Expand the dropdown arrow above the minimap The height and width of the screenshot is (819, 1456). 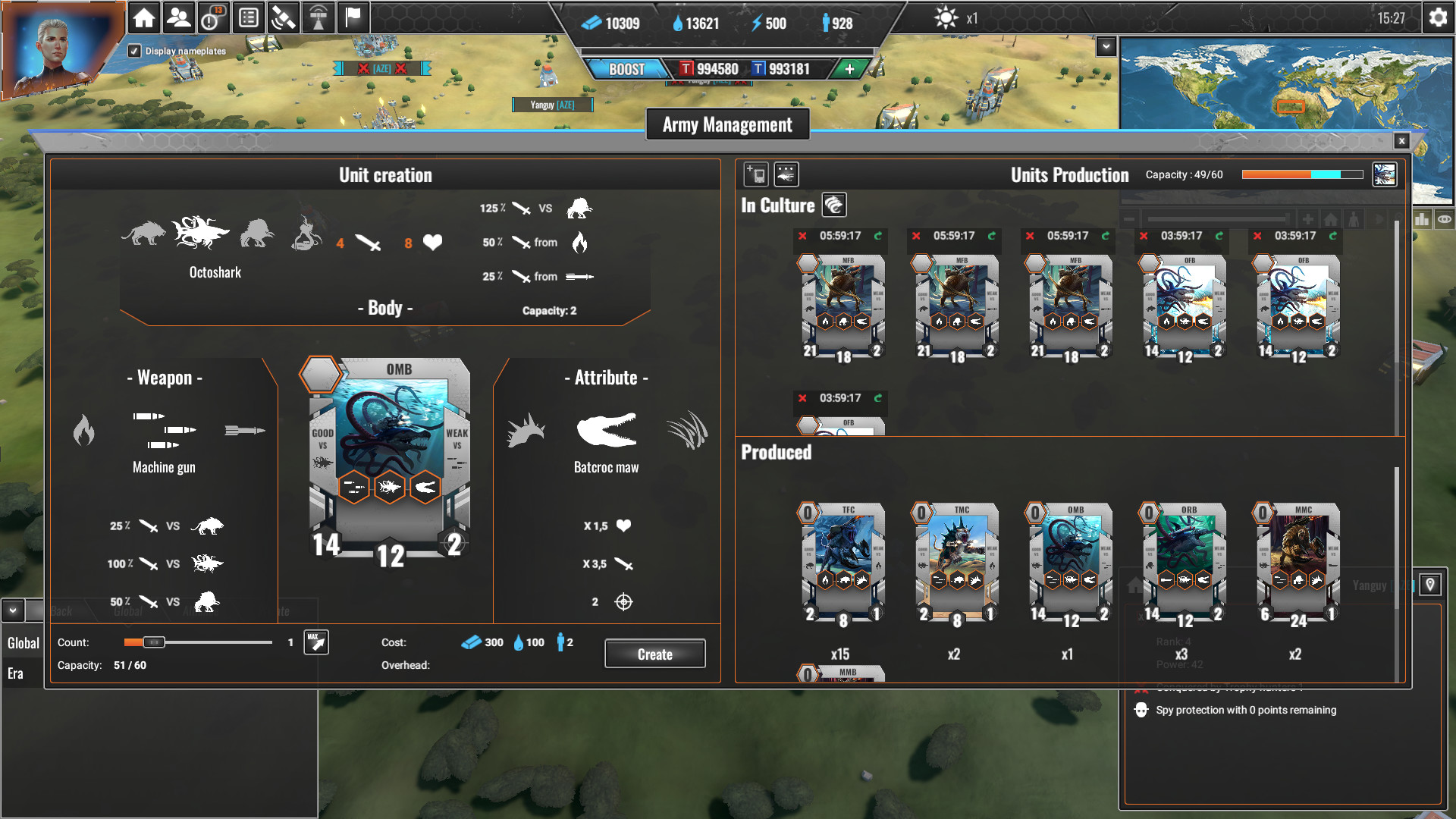[x=1105, y=45]
